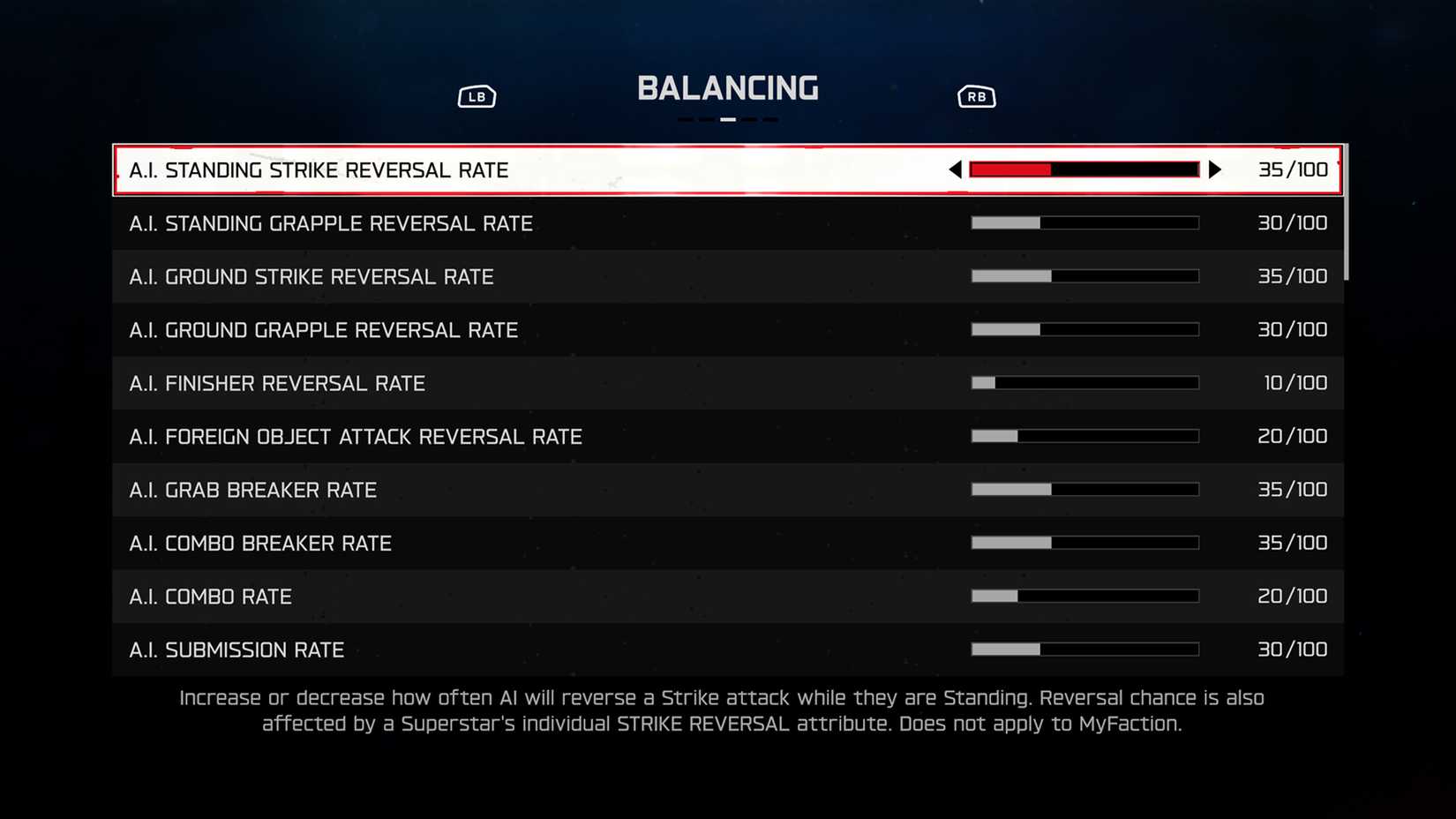The width and height of the screenshot is (1456, 819).
Task: Click the A.I. Combo Rate slider bar
Action: 1084,596
